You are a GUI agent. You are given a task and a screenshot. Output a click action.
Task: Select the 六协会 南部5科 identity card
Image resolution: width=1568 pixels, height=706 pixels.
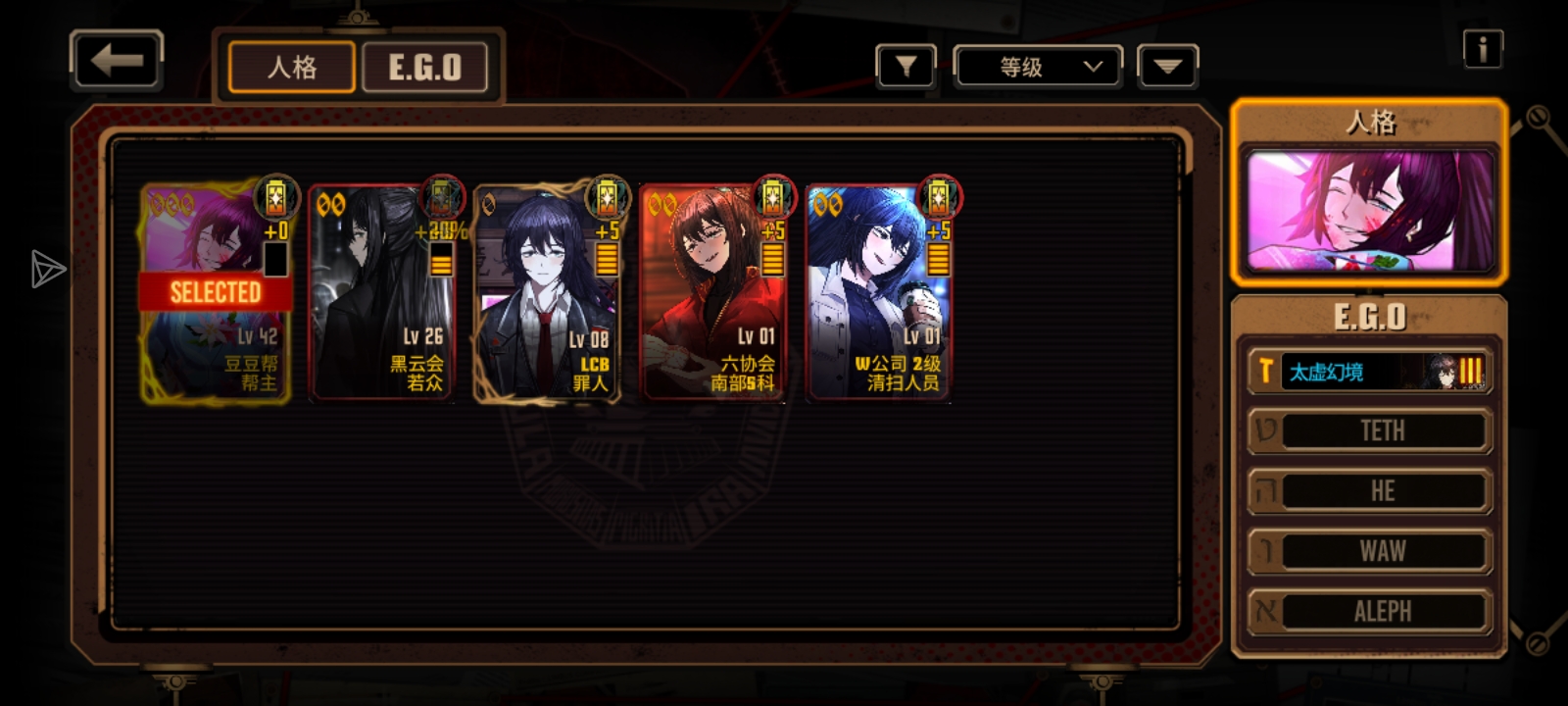coord(713,292)
